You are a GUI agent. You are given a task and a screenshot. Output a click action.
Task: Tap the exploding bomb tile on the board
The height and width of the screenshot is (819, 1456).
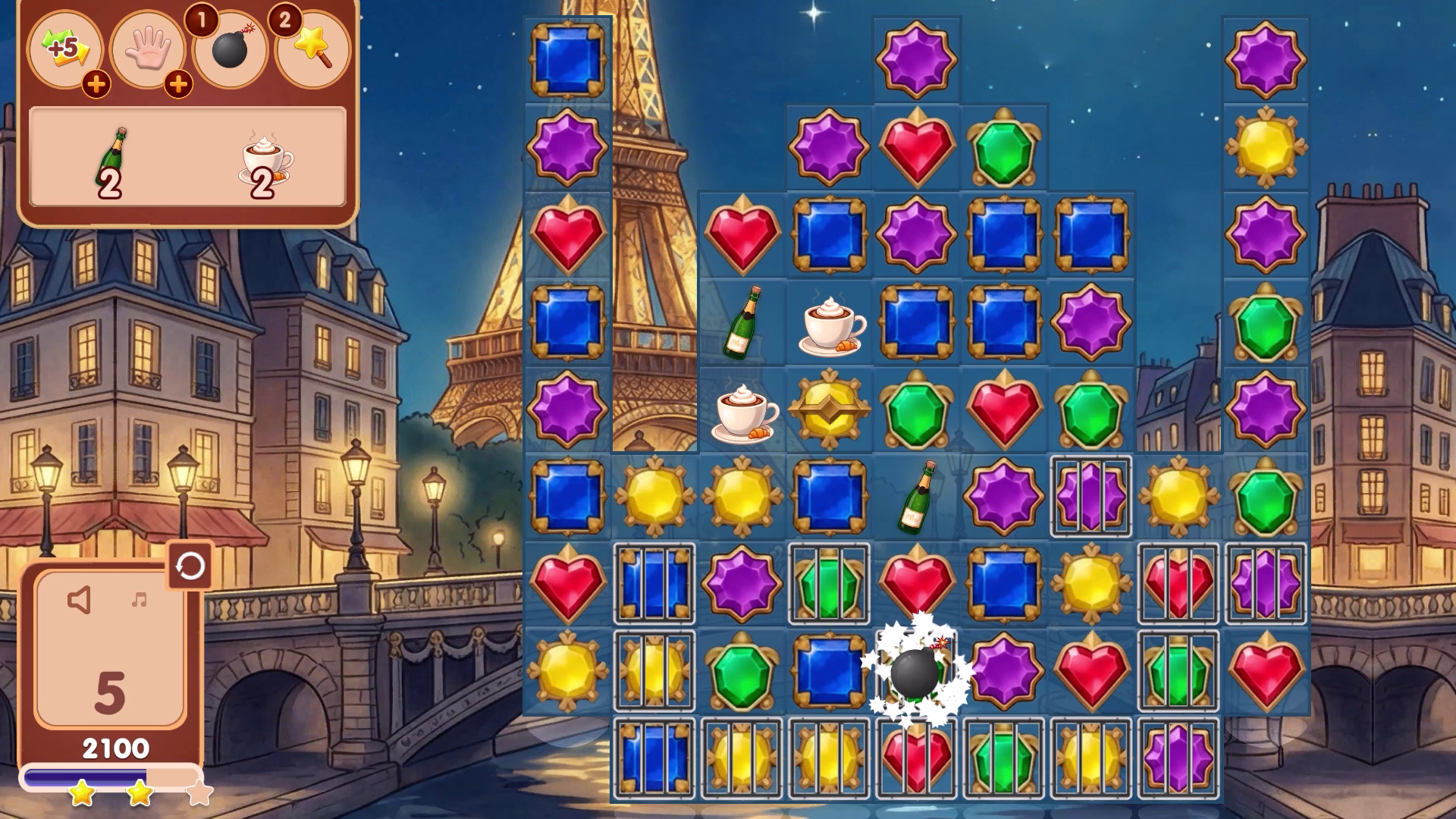[x=914, y=675]
